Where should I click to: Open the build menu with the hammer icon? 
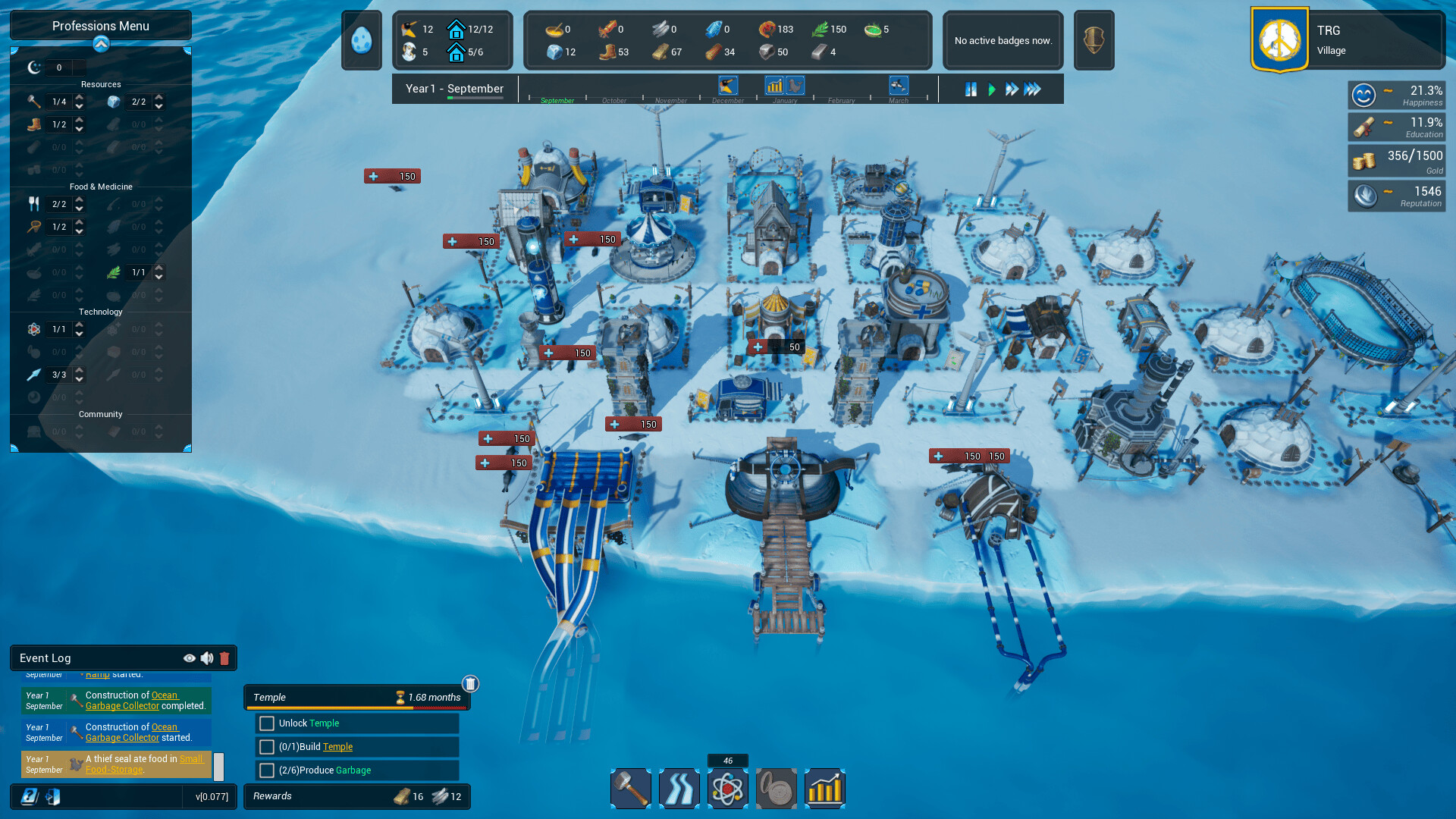click(x=630, y=789)
